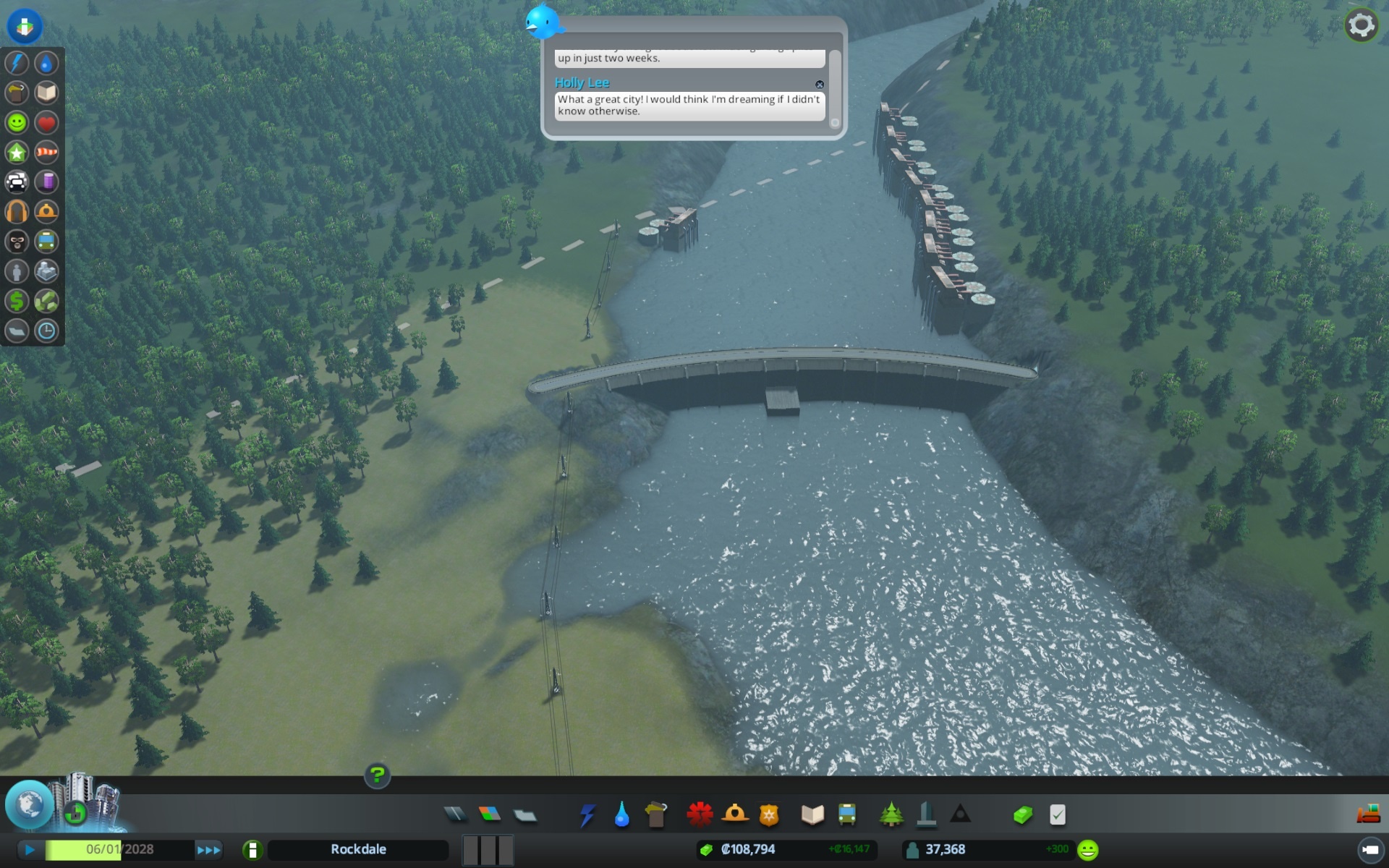Viewport: 1389px width, 868px height.
Task: Change simulation speed with triple arrows
Action: (208, 849)
